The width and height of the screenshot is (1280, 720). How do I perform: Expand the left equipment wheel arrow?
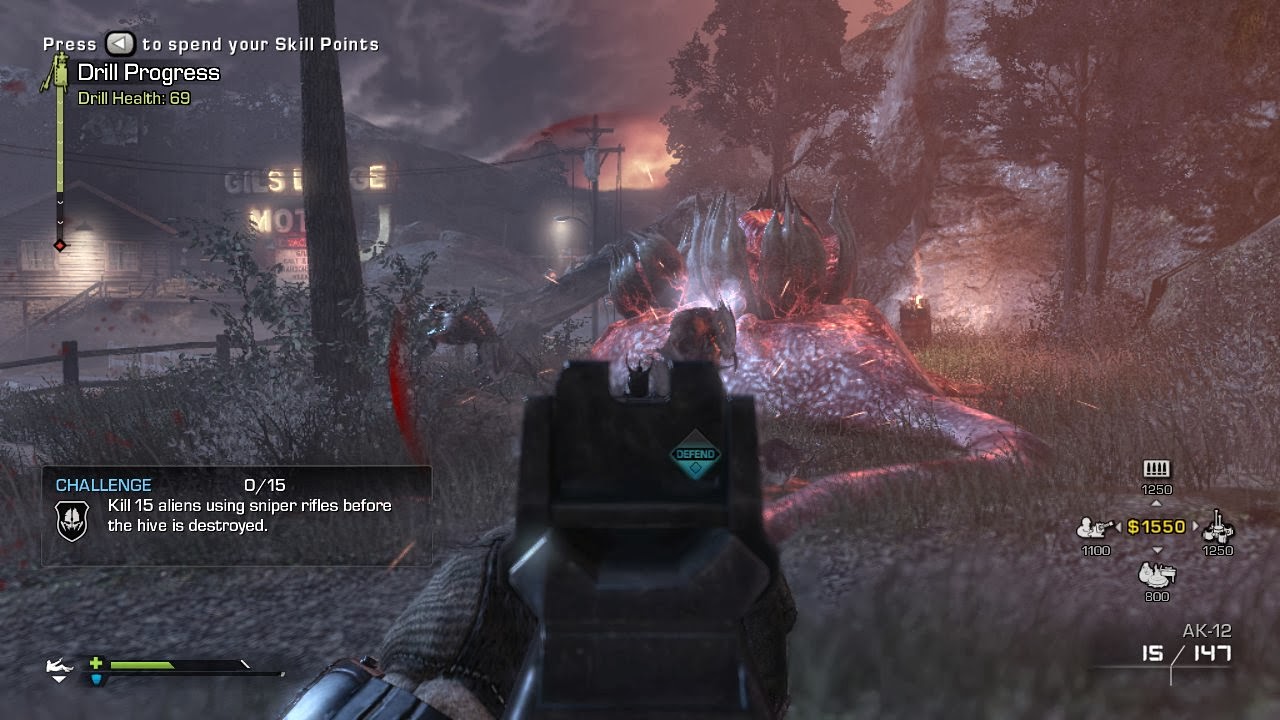click(x=1118, y=526)
